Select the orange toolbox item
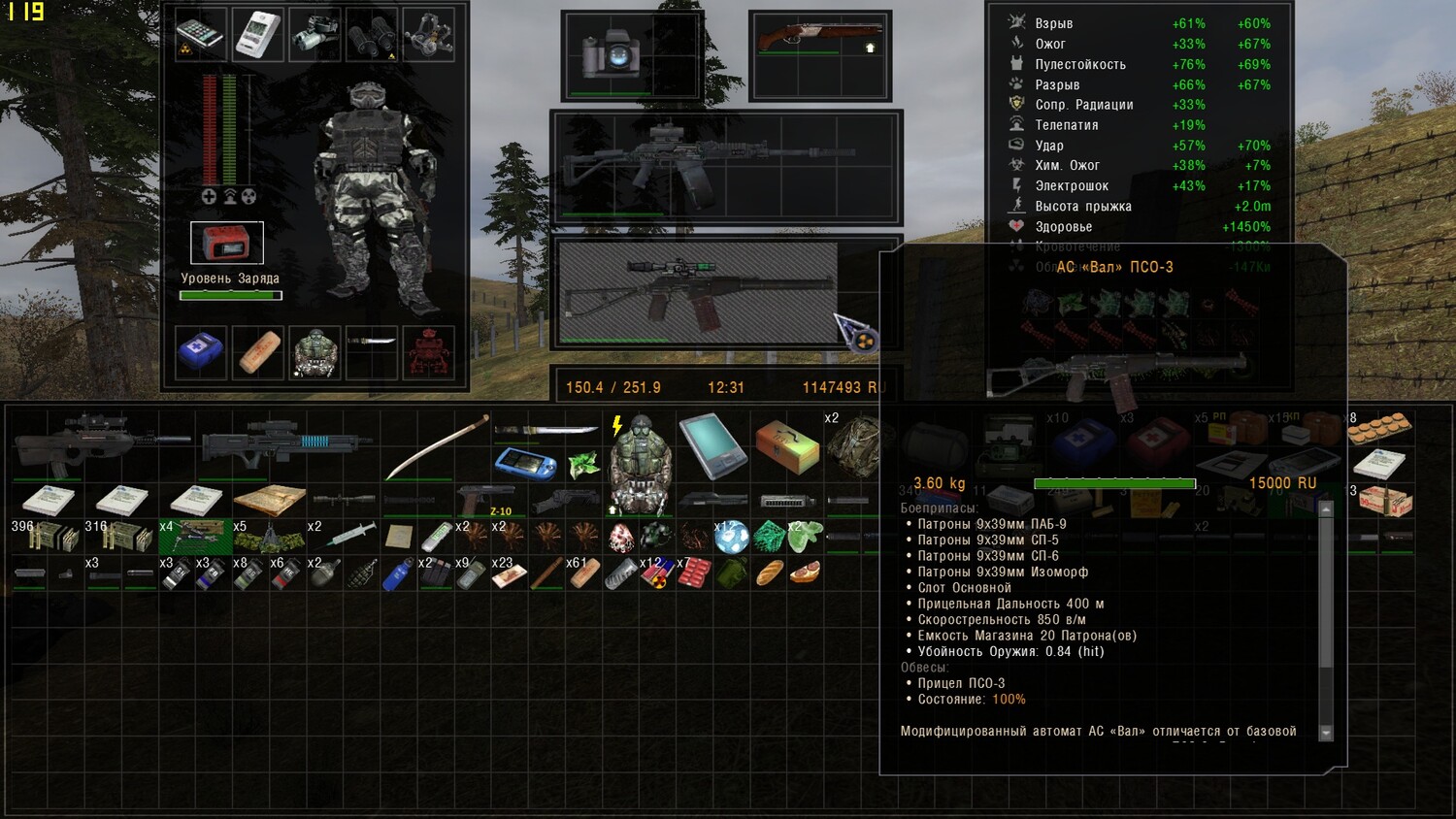Image resolution: width=1456 pixels, height=819 pixels. (x=787, y=445)
